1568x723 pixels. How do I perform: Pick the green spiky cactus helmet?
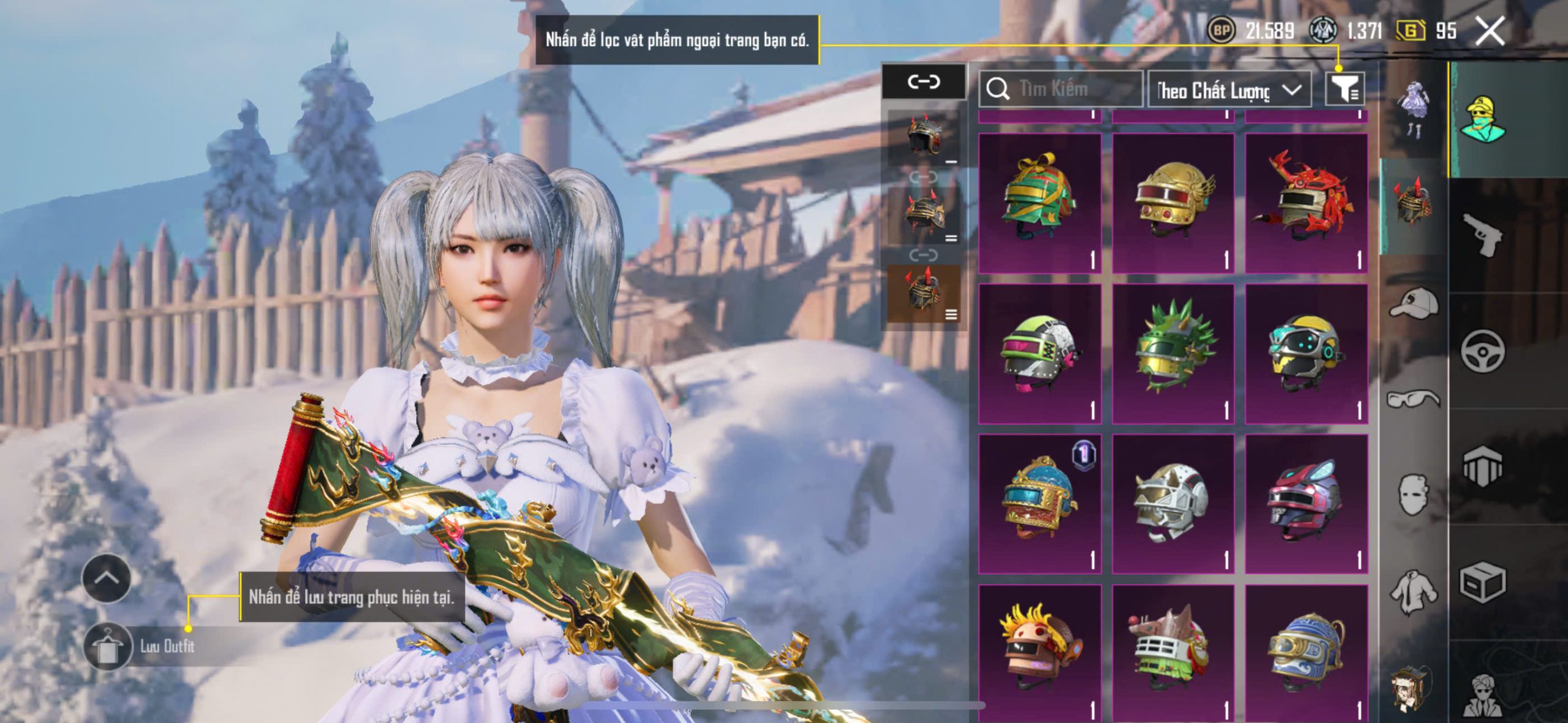[x=1173, y=353]
